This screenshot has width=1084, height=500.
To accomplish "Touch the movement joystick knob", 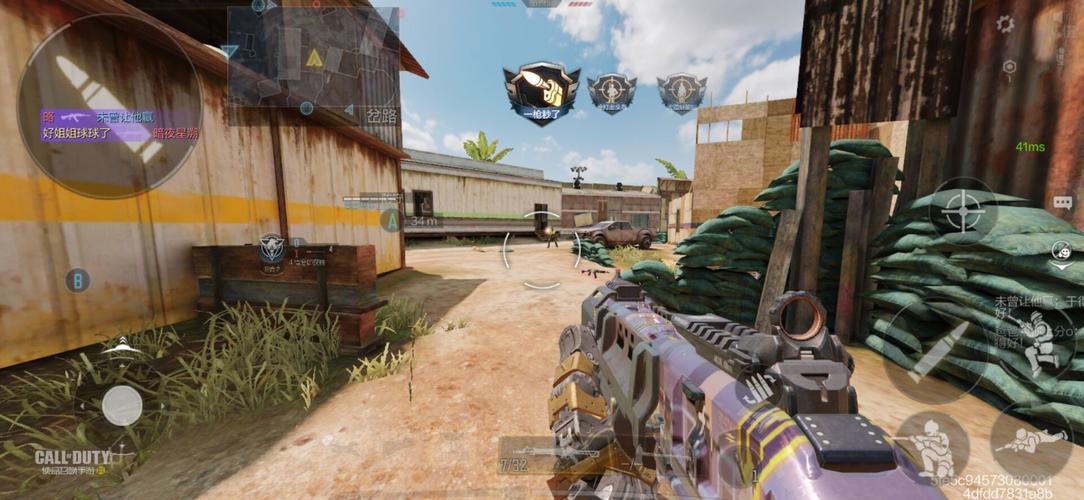I will 122,405.
